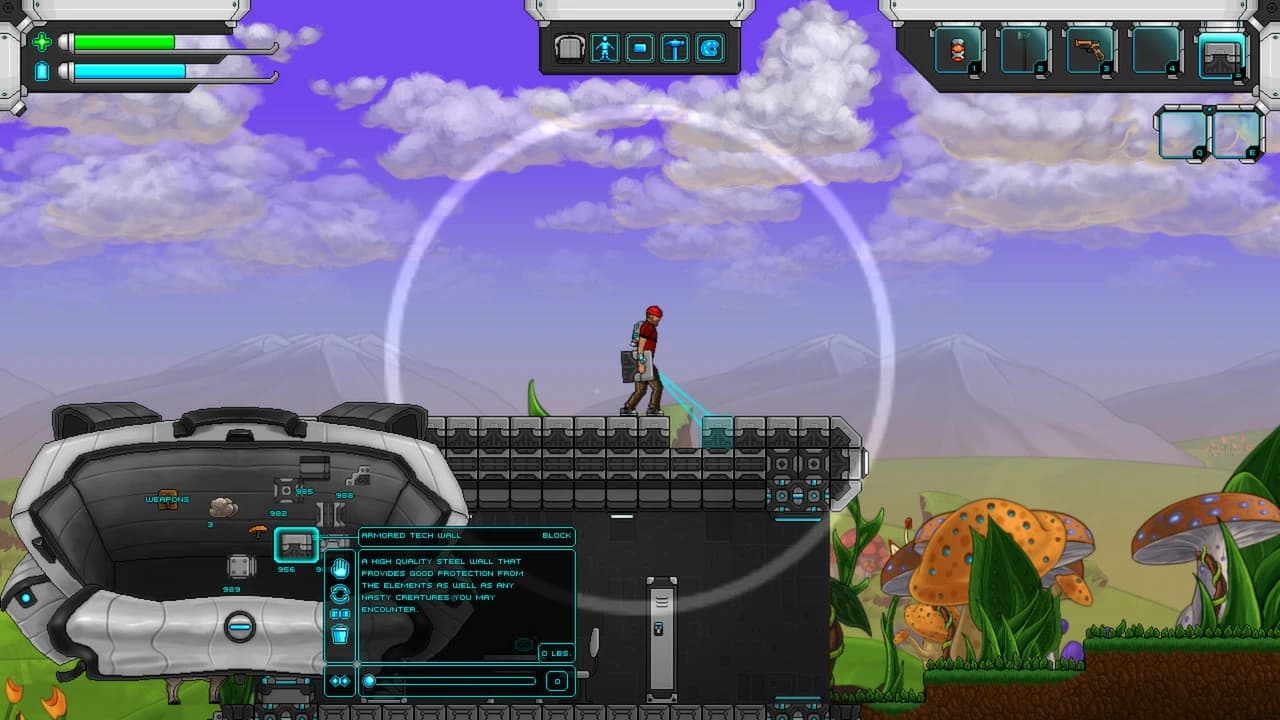Sort inventory with the circular arrows icon
Screen dimensions: 1280x720
(339, 593)
